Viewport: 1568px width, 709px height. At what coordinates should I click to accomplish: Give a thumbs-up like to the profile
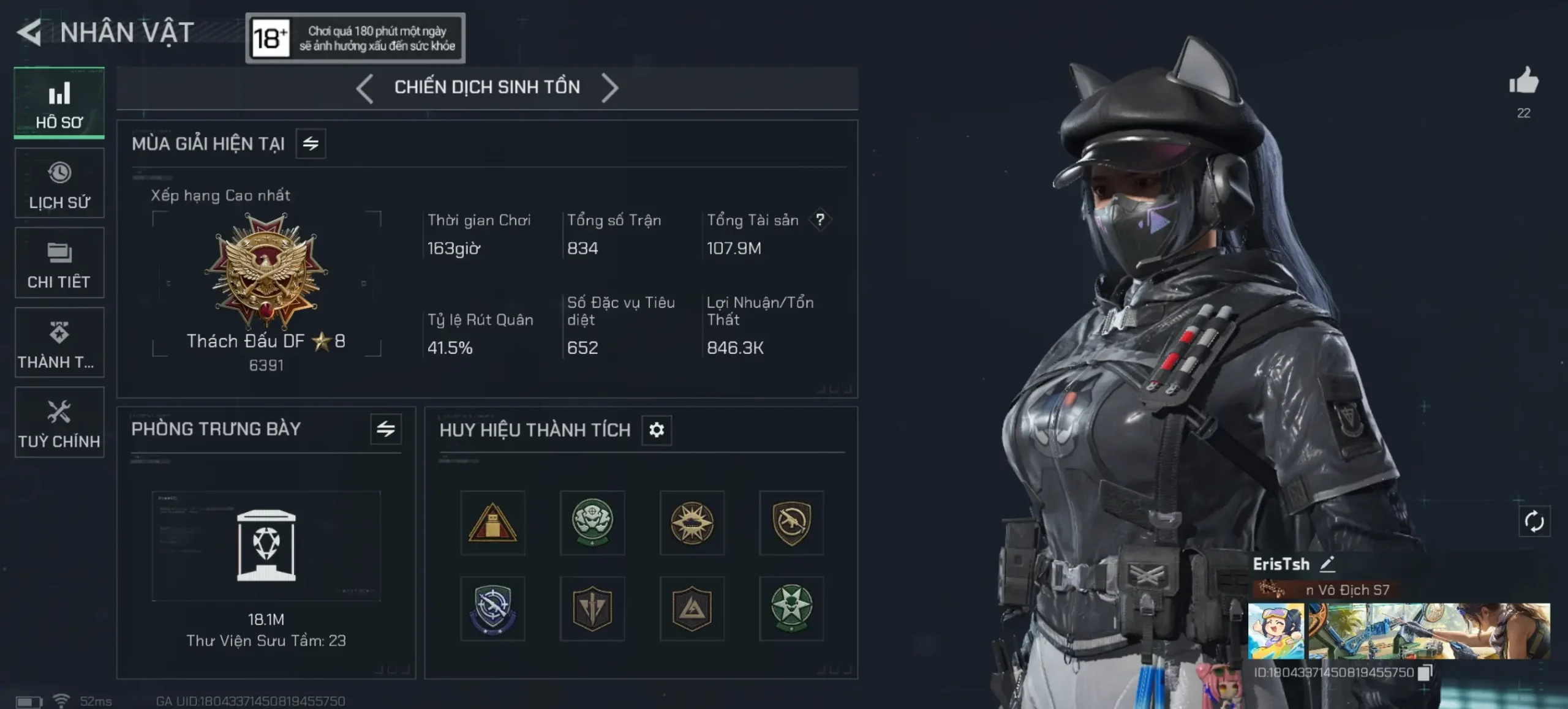point(1523,82)
